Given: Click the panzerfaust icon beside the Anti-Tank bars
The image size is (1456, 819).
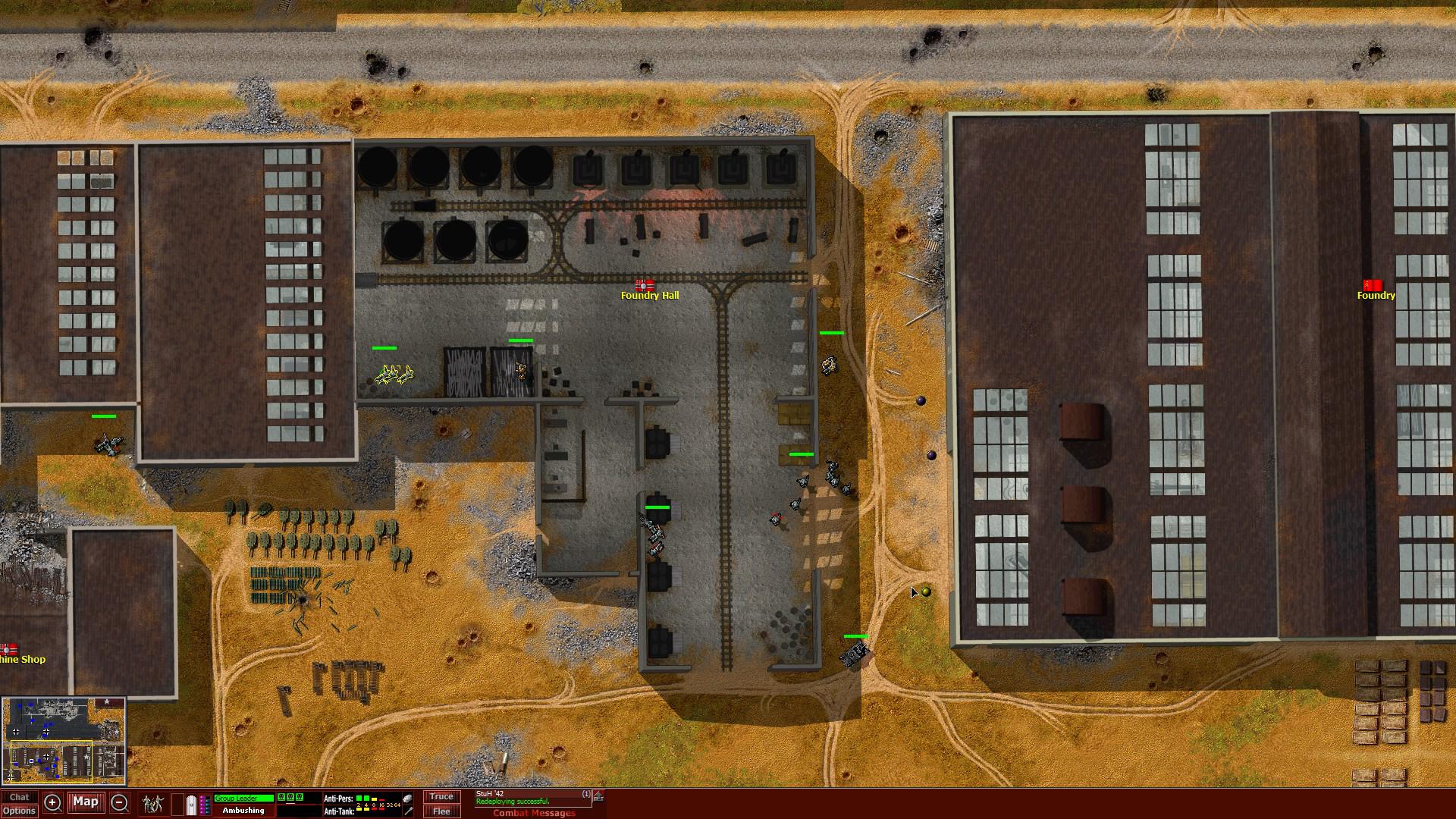Looking at the screenshot, I should pos(407,811).
